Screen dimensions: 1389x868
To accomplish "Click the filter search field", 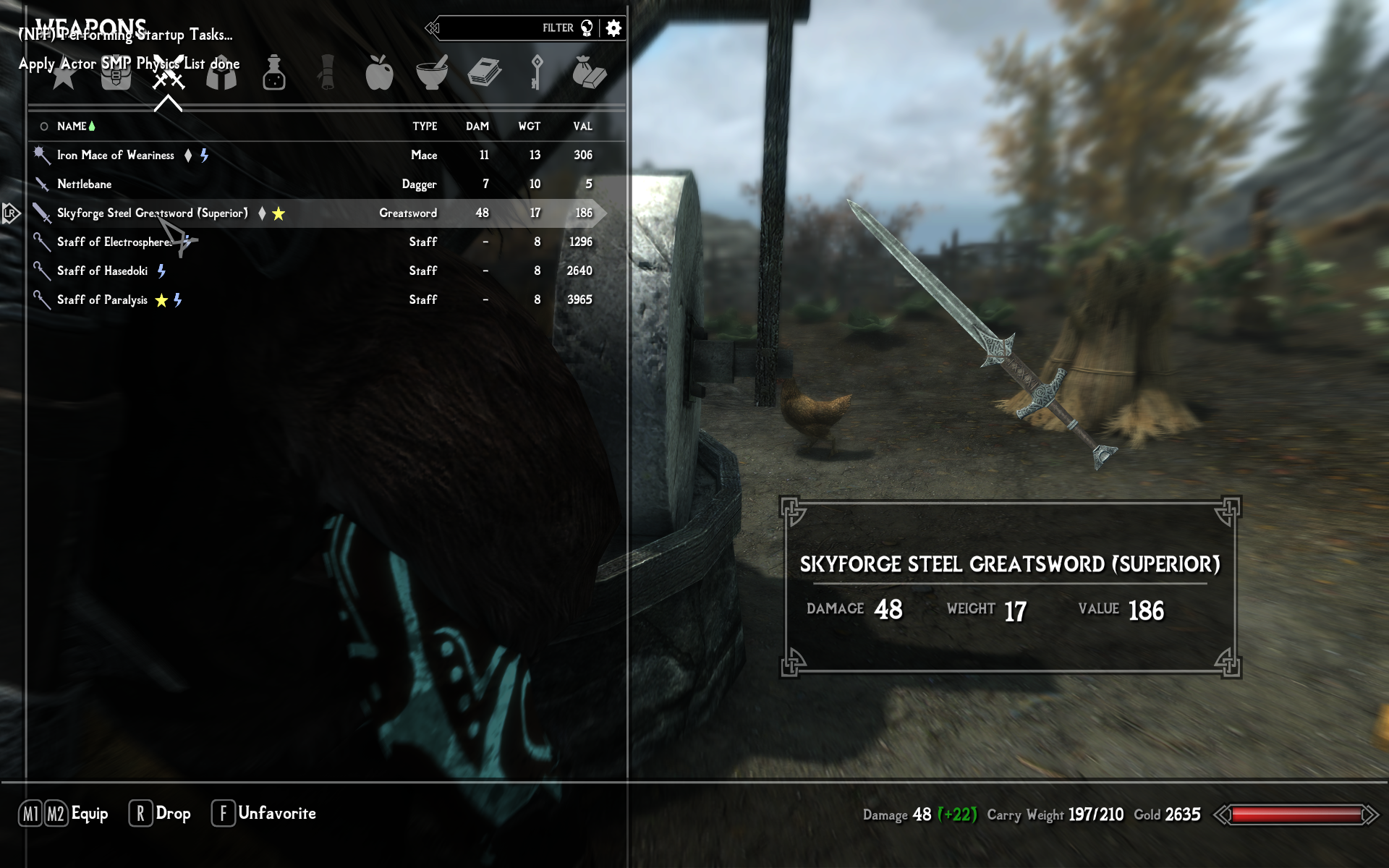I will pos(506,28).
